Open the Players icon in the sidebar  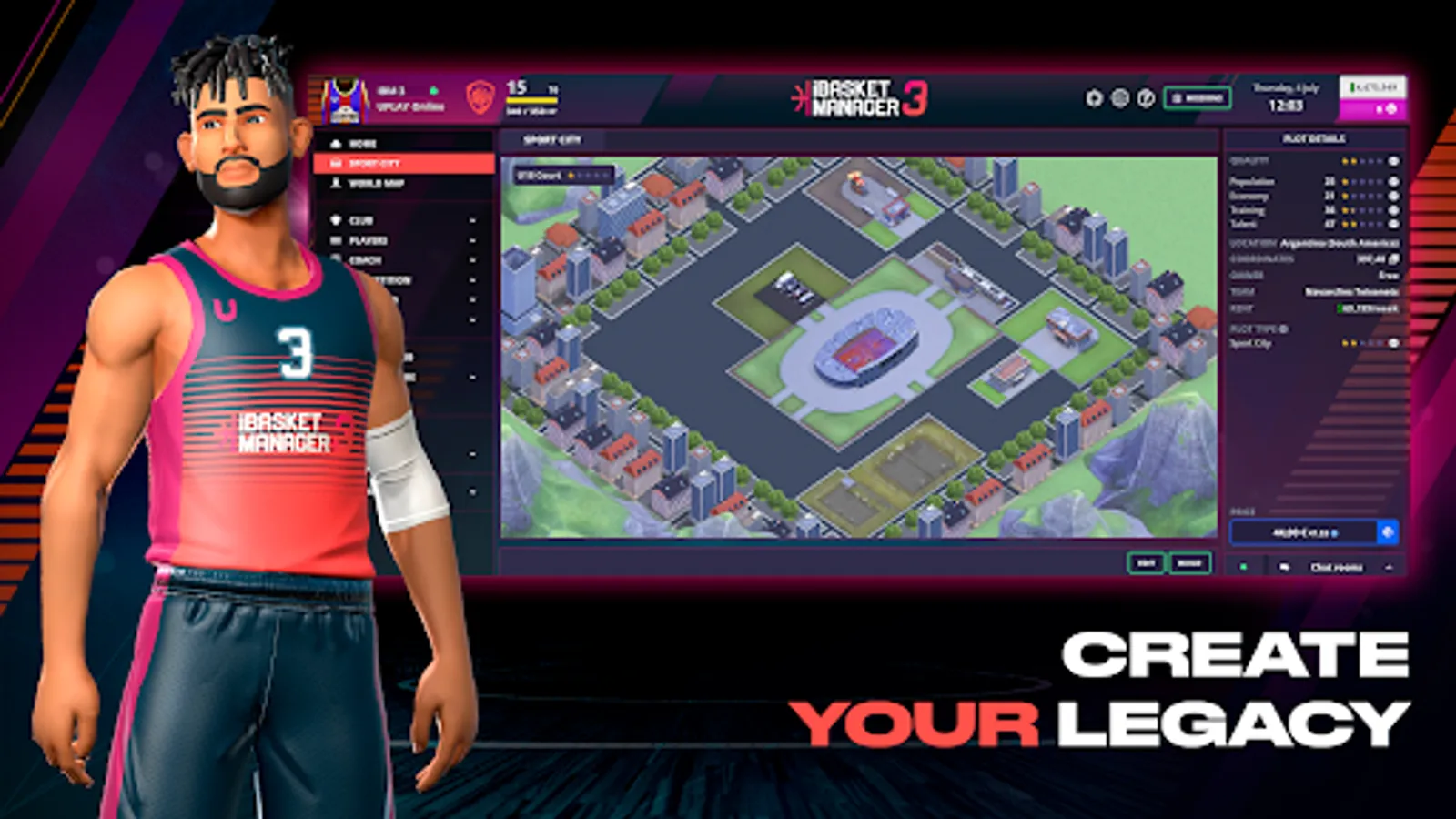pyautogui.click(x=336, y=241)
